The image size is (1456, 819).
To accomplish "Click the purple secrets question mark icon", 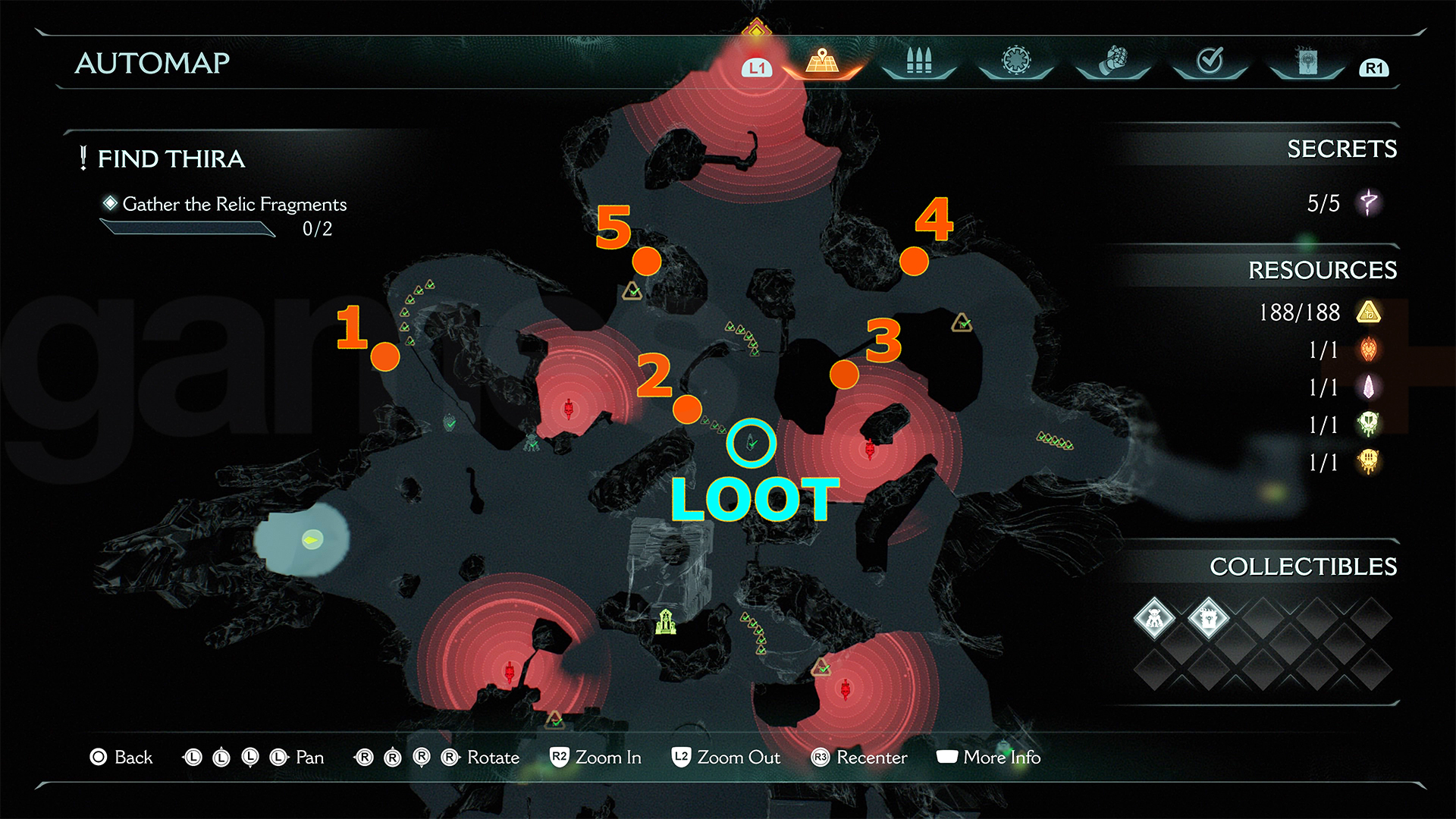I will point(1369,202).
